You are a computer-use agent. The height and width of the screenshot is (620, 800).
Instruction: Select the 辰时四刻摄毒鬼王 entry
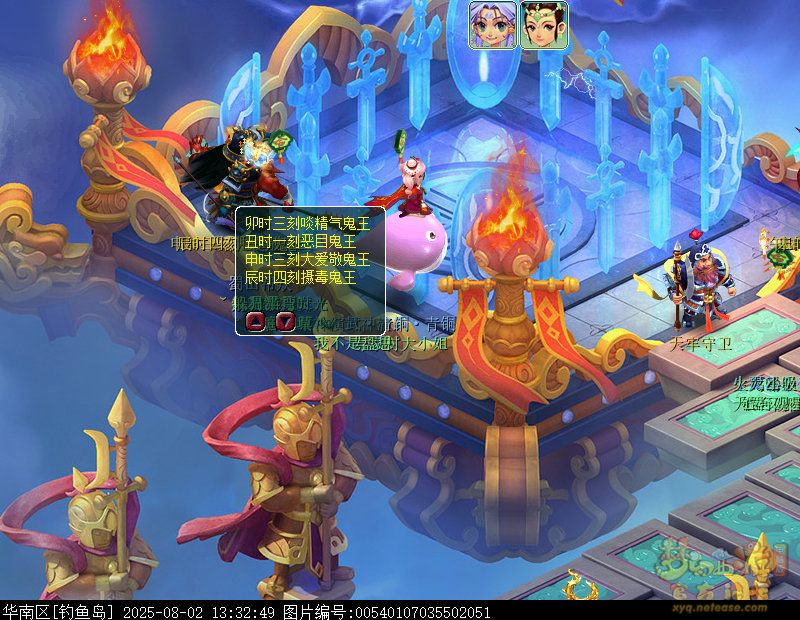click(x=300, y=275)
